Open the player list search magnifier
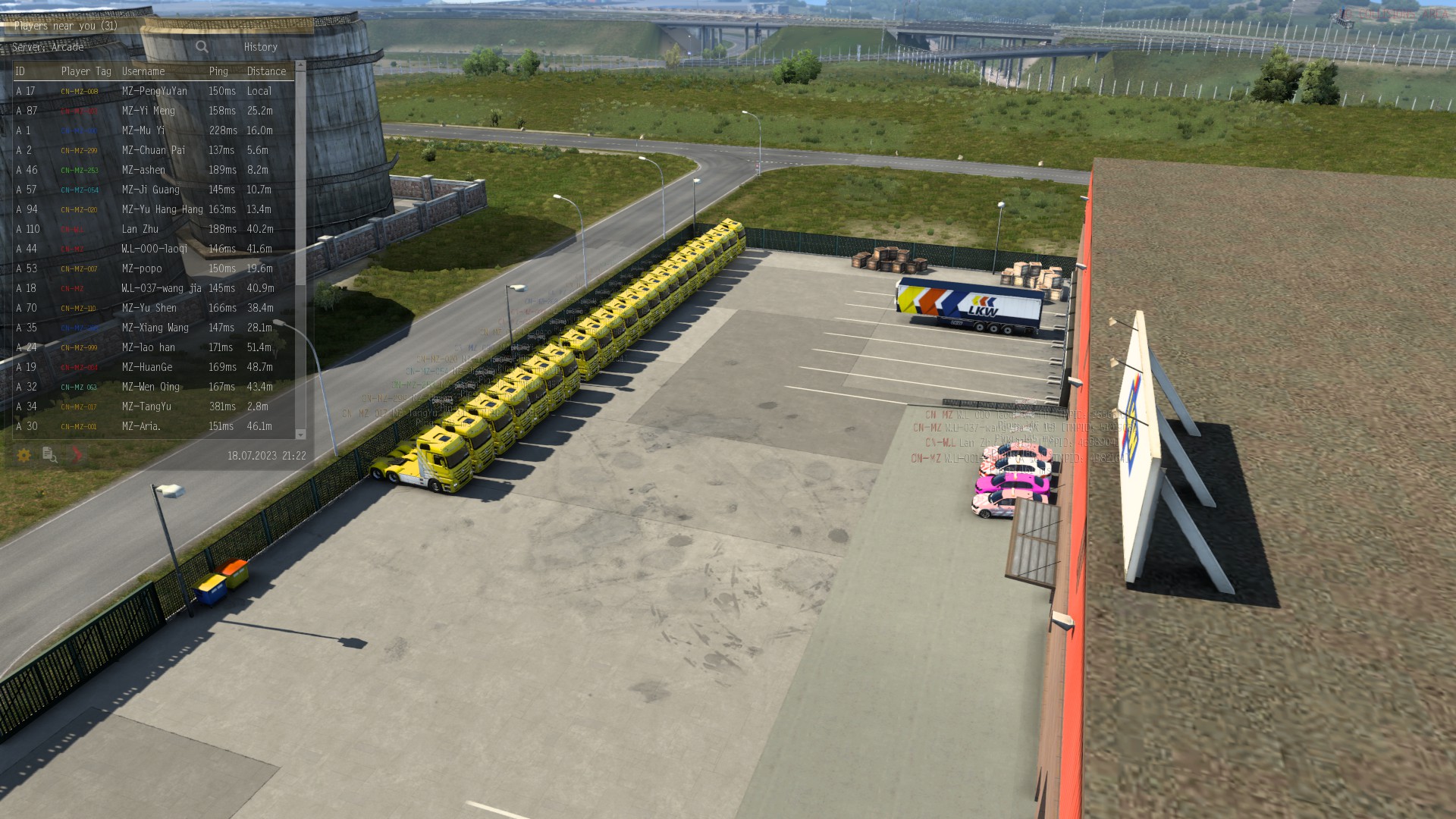1456x819 pixels. pyautogui.click(x=202, y=47)
